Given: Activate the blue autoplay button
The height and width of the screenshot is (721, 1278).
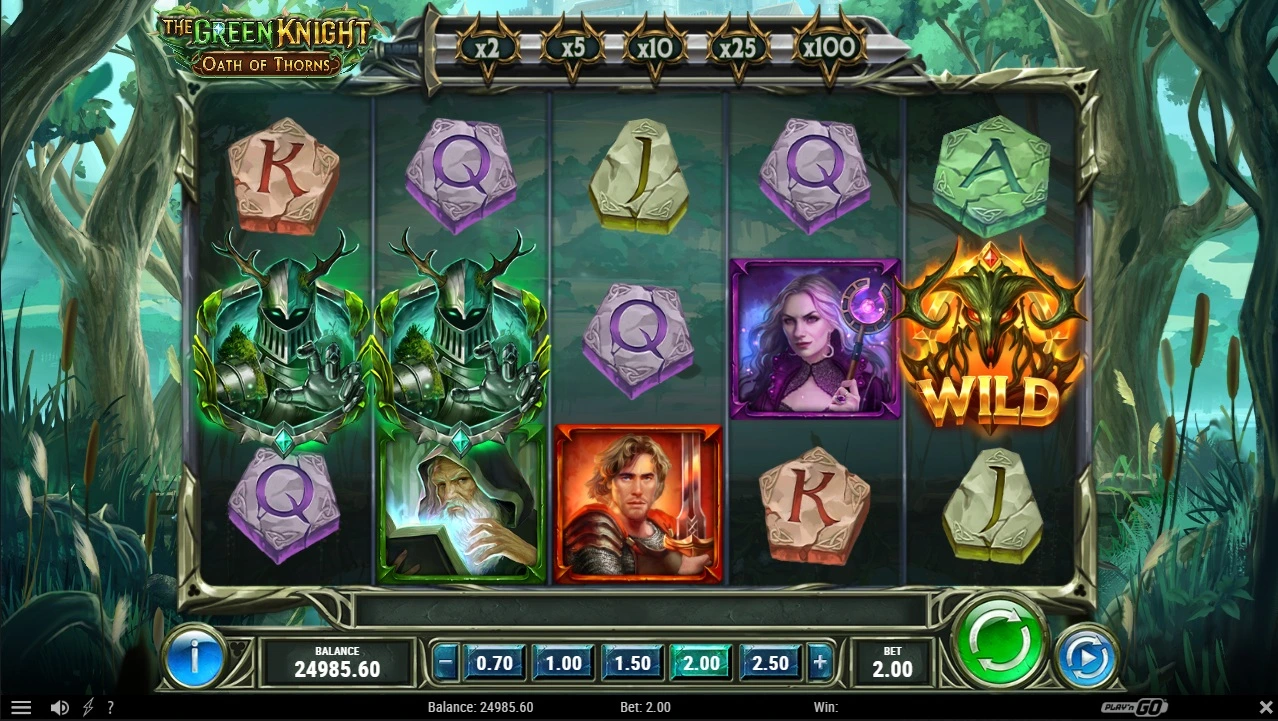Looking at the screenshot, I should pos(1086,656).
